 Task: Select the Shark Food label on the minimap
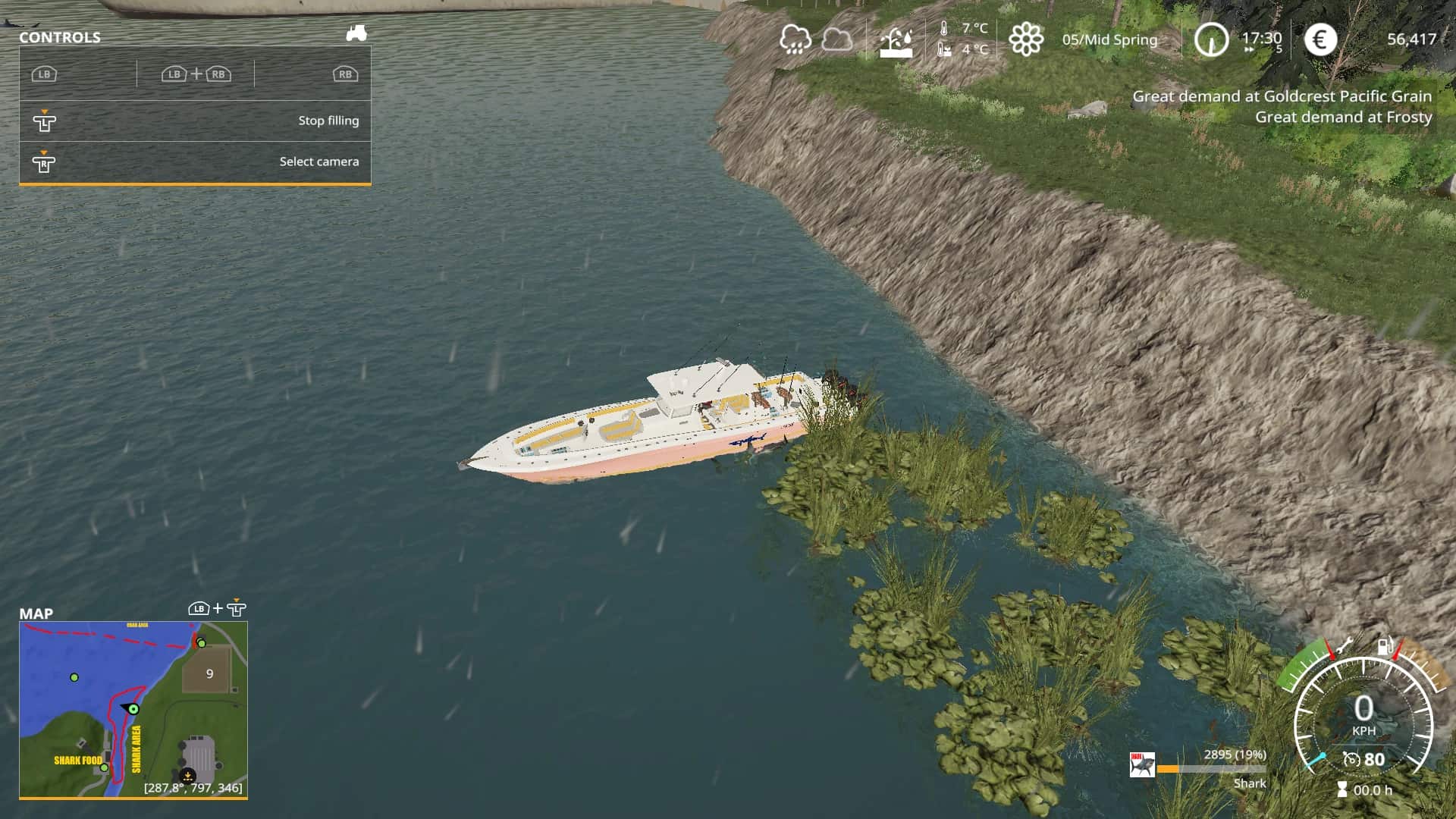click(77, 760)
